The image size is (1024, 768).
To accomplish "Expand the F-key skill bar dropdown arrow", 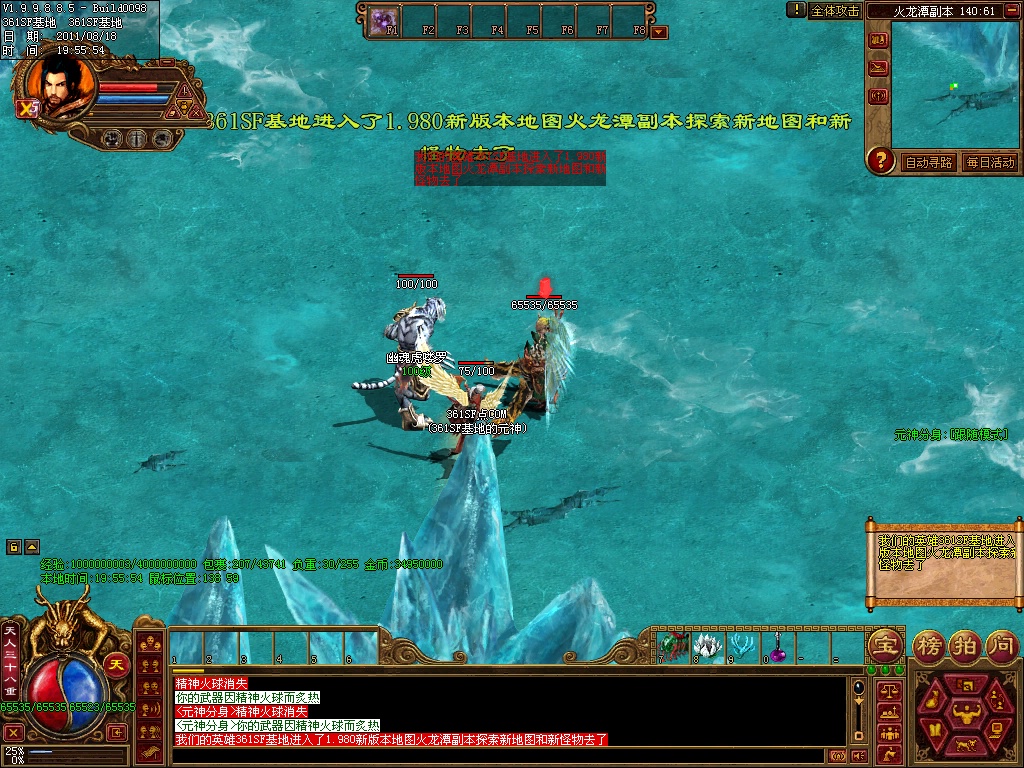I will 658,32.
